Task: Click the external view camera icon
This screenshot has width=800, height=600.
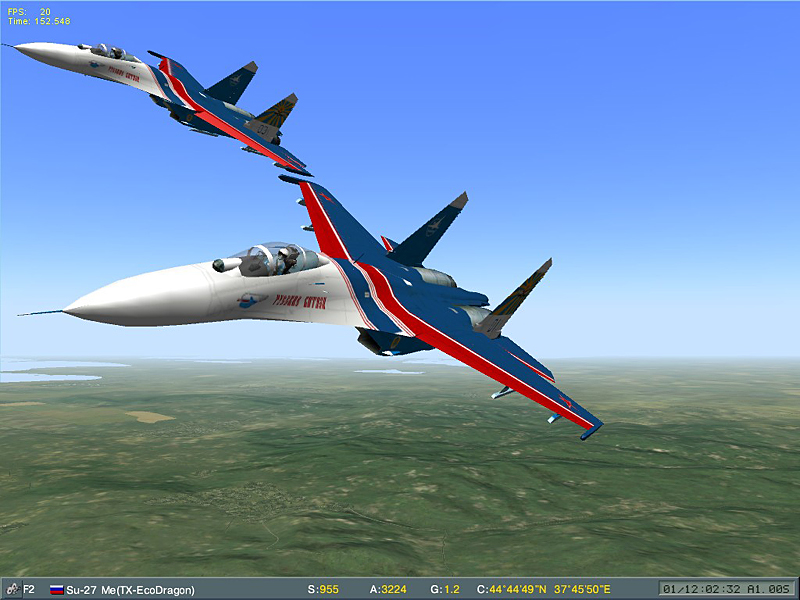Action: click(12, 589)
